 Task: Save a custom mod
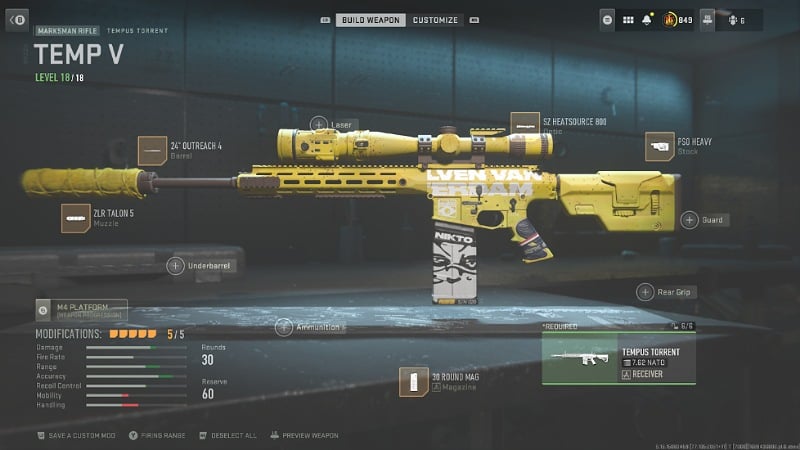77,436
